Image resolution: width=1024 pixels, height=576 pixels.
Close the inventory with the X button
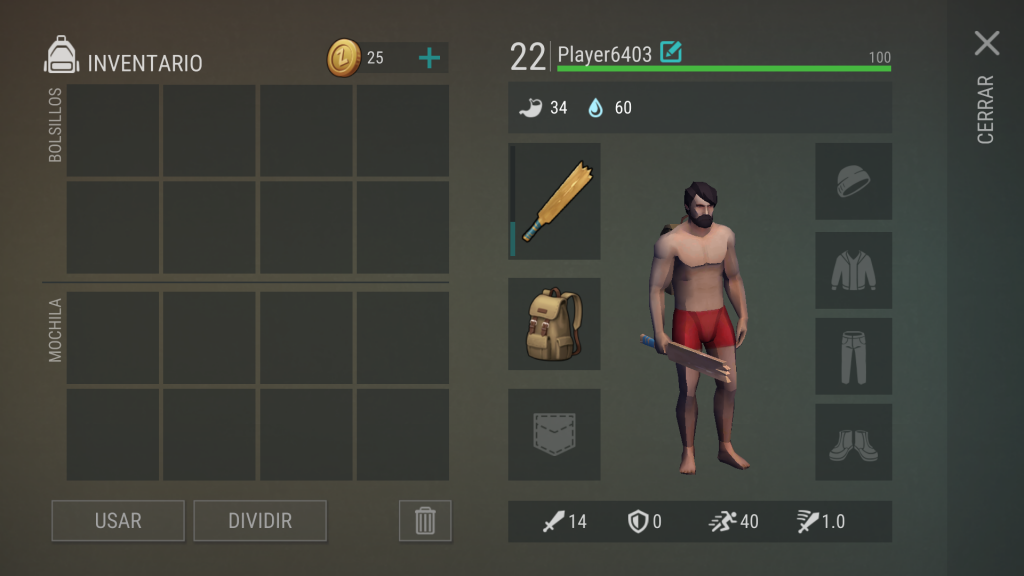click(986, 43)
